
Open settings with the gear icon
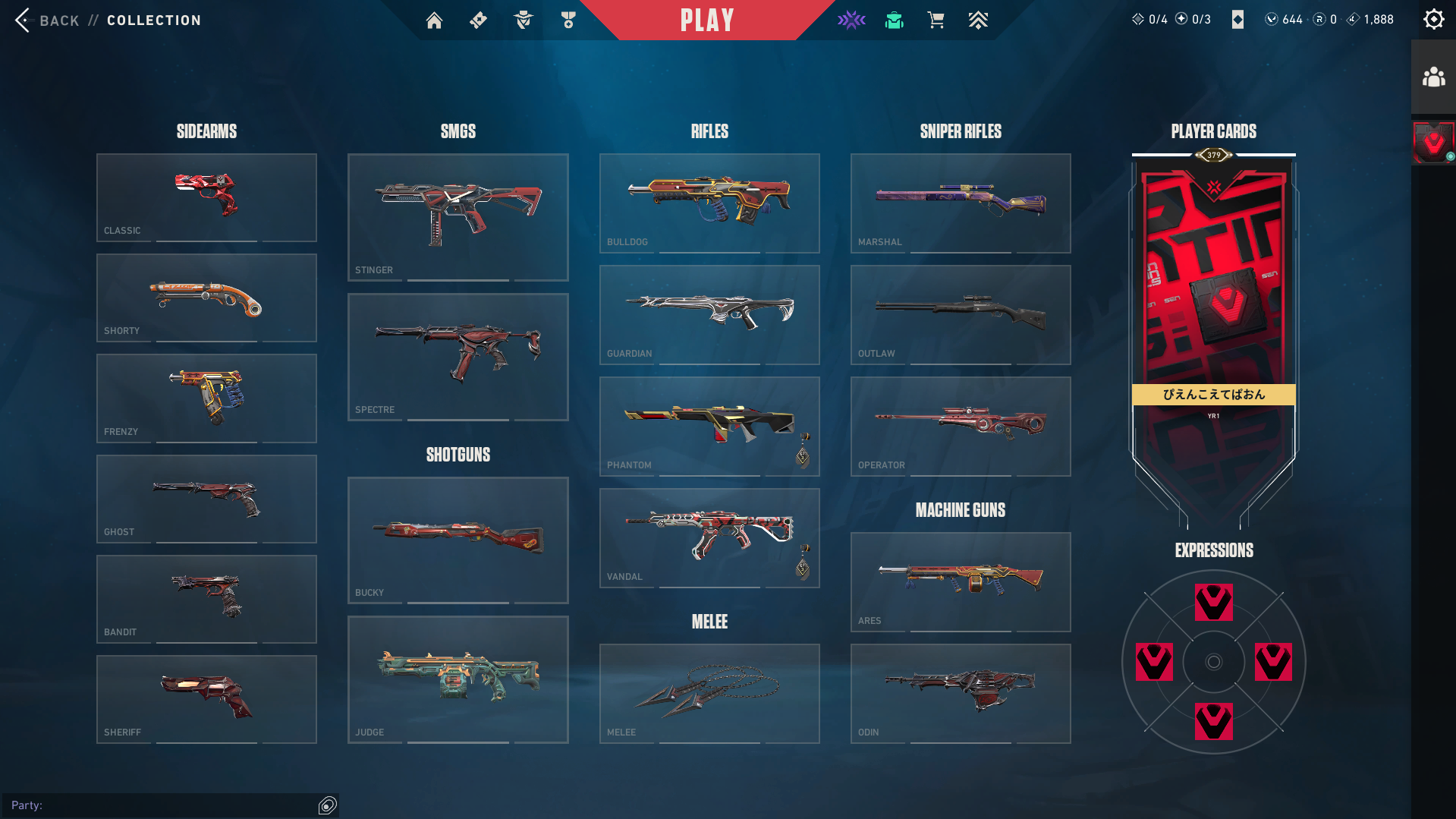[x=1433, y=20]
